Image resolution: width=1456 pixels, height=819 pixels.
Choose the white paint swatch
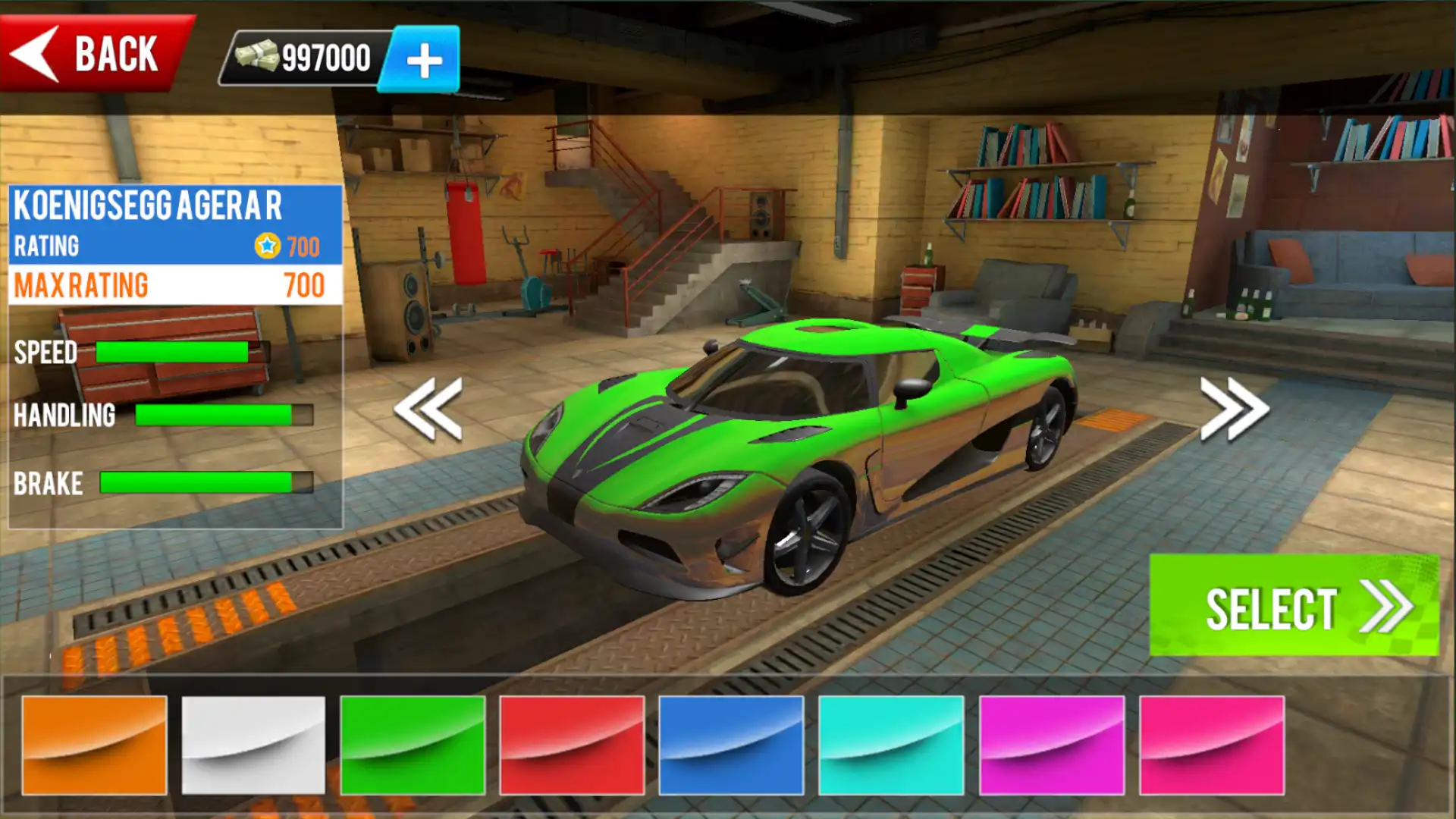tap(253, 745)
